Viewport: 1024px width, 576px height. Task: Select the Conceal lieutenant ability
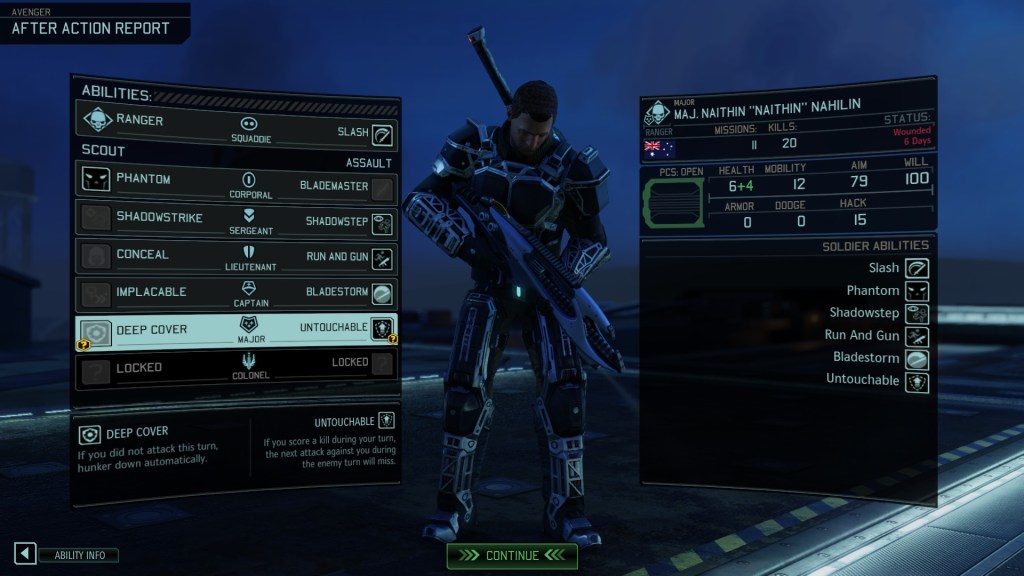coord(141,255)
